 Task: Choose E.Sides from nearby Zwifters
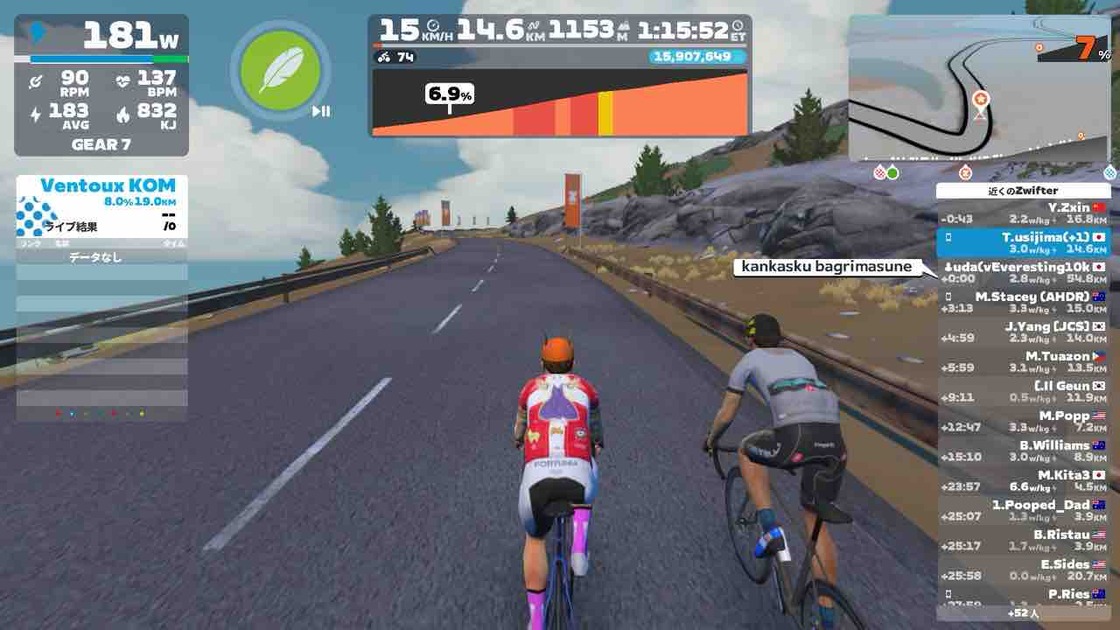(x=1024, y=570)
